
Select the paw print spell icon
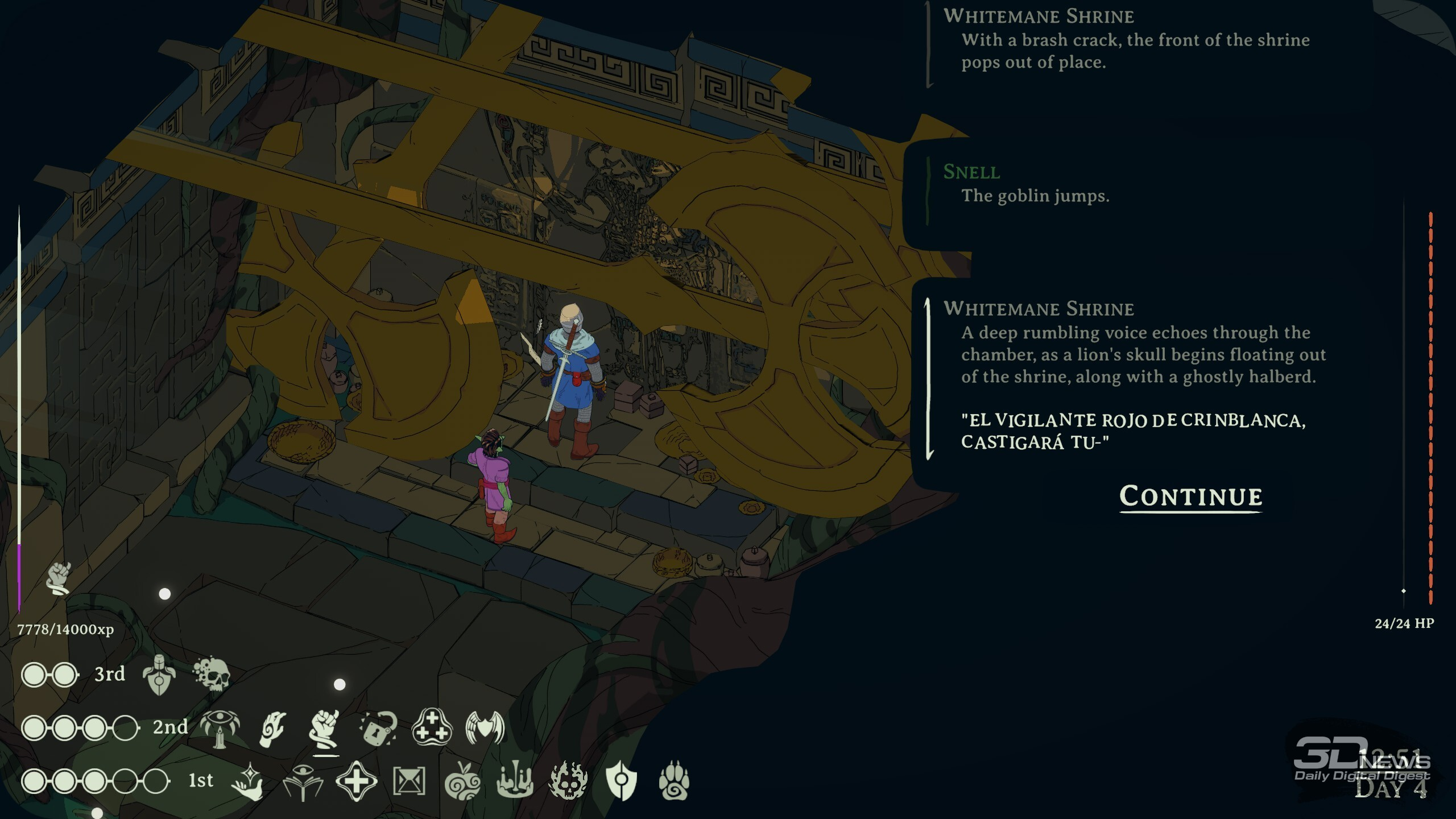pyautogui.click(x=674, y=781)
